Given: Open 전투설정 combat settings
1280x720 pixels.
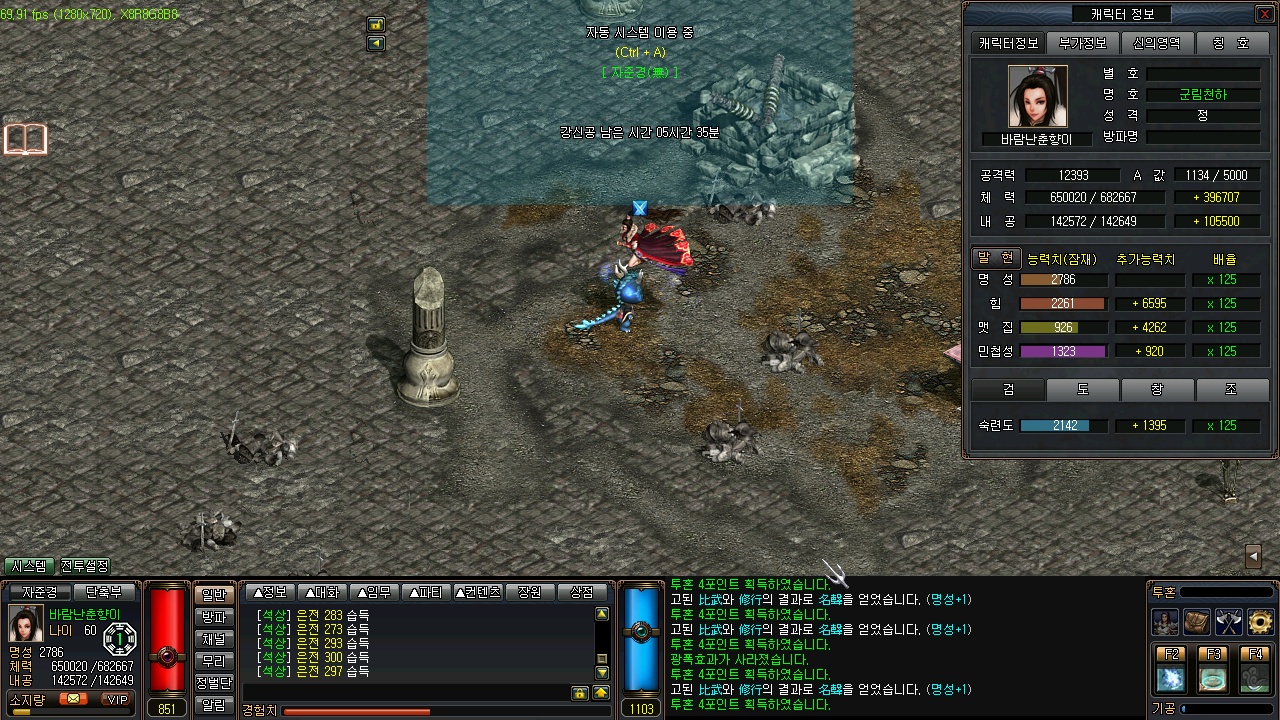Looking at the screenshot, I should (85, 566).
